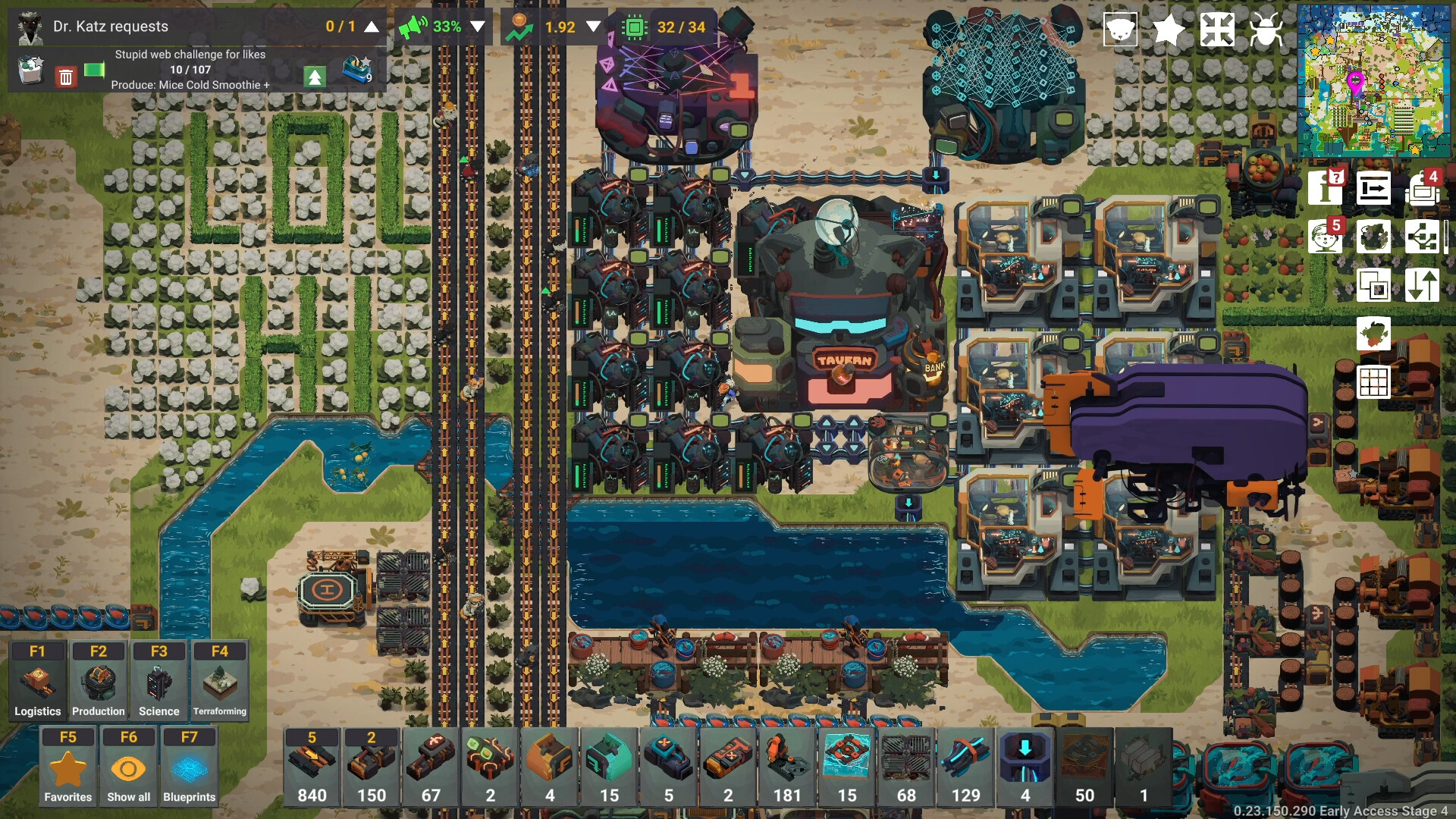Report a bug via the beetle icon
The height and width of the screenshot is (819, 1456).
point(1267,29)
